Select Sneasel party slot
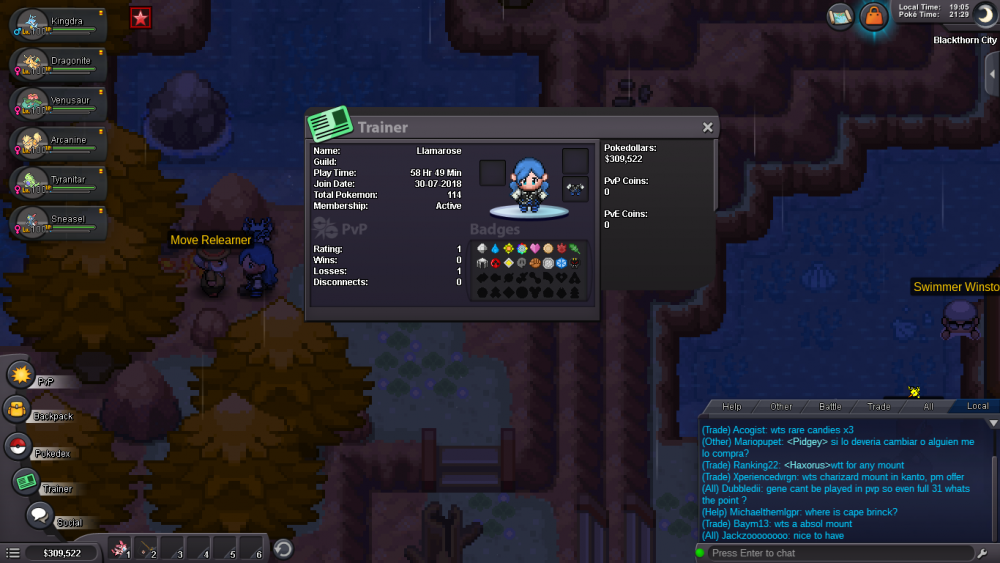Image resolution: width=1000 pixels, height=563 pixels. pos(58,220)
